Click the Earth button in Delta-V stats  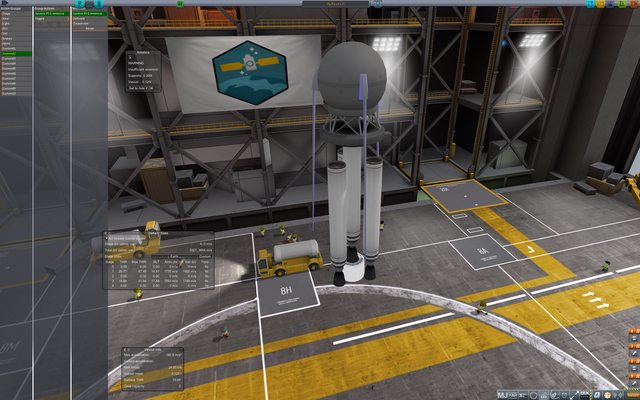pos(174,255)
